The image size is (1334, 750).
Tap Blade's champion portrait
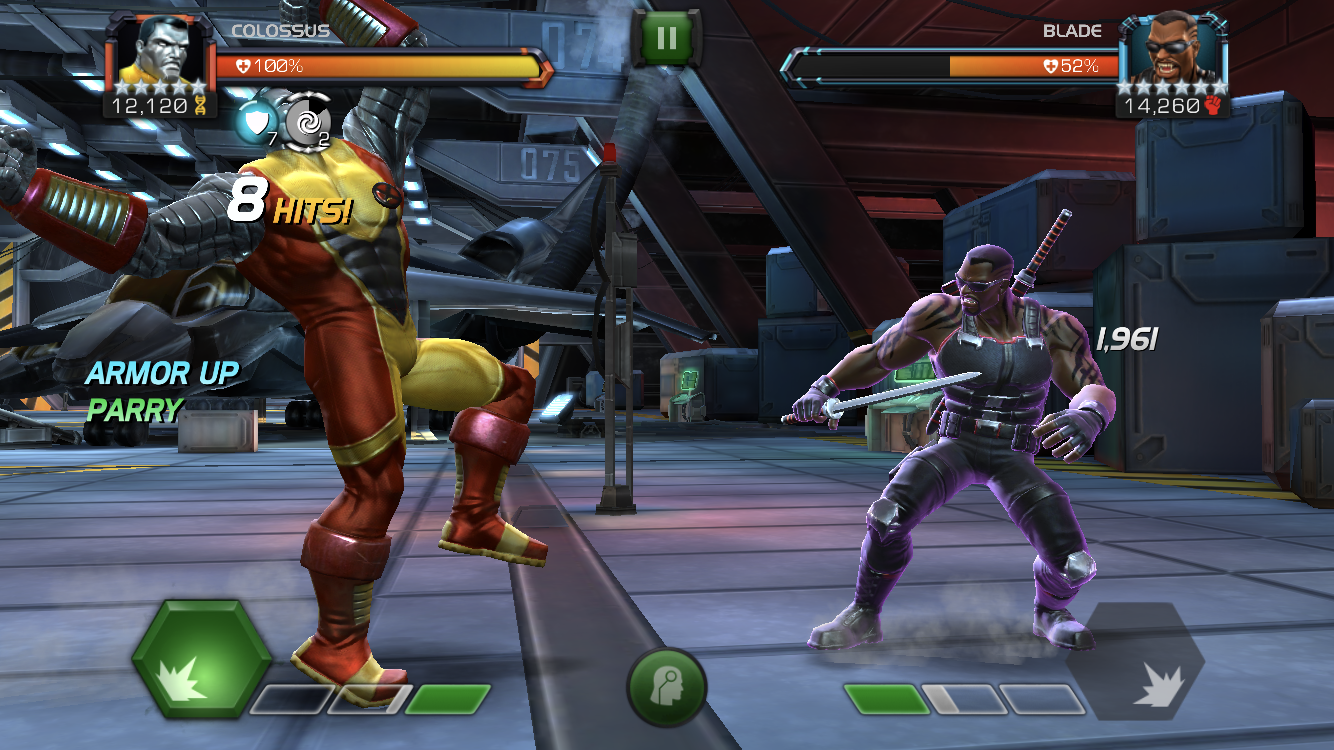pyautogui.click(x=1172, y=52)
